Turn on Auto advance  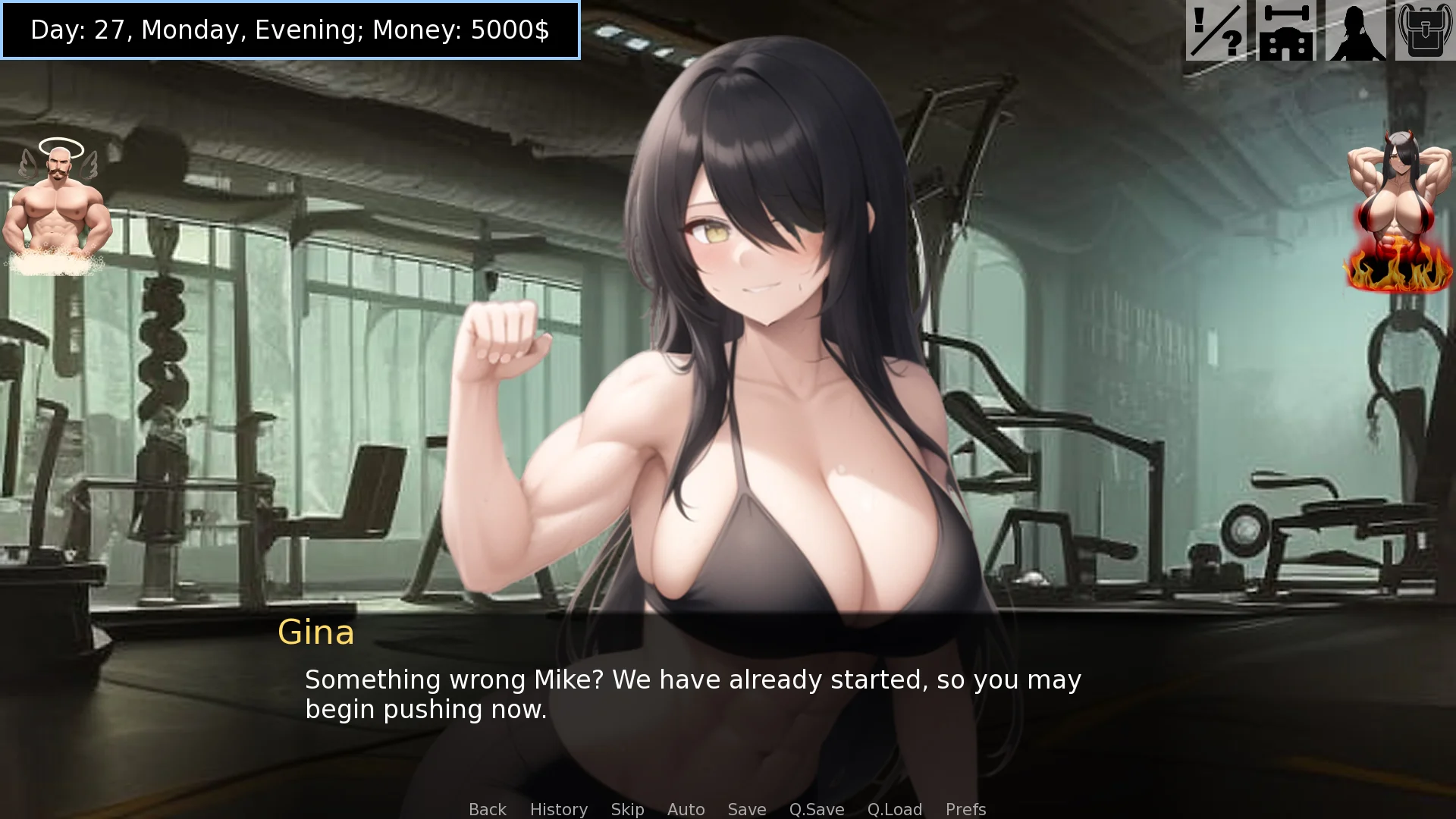coord(686,809)
